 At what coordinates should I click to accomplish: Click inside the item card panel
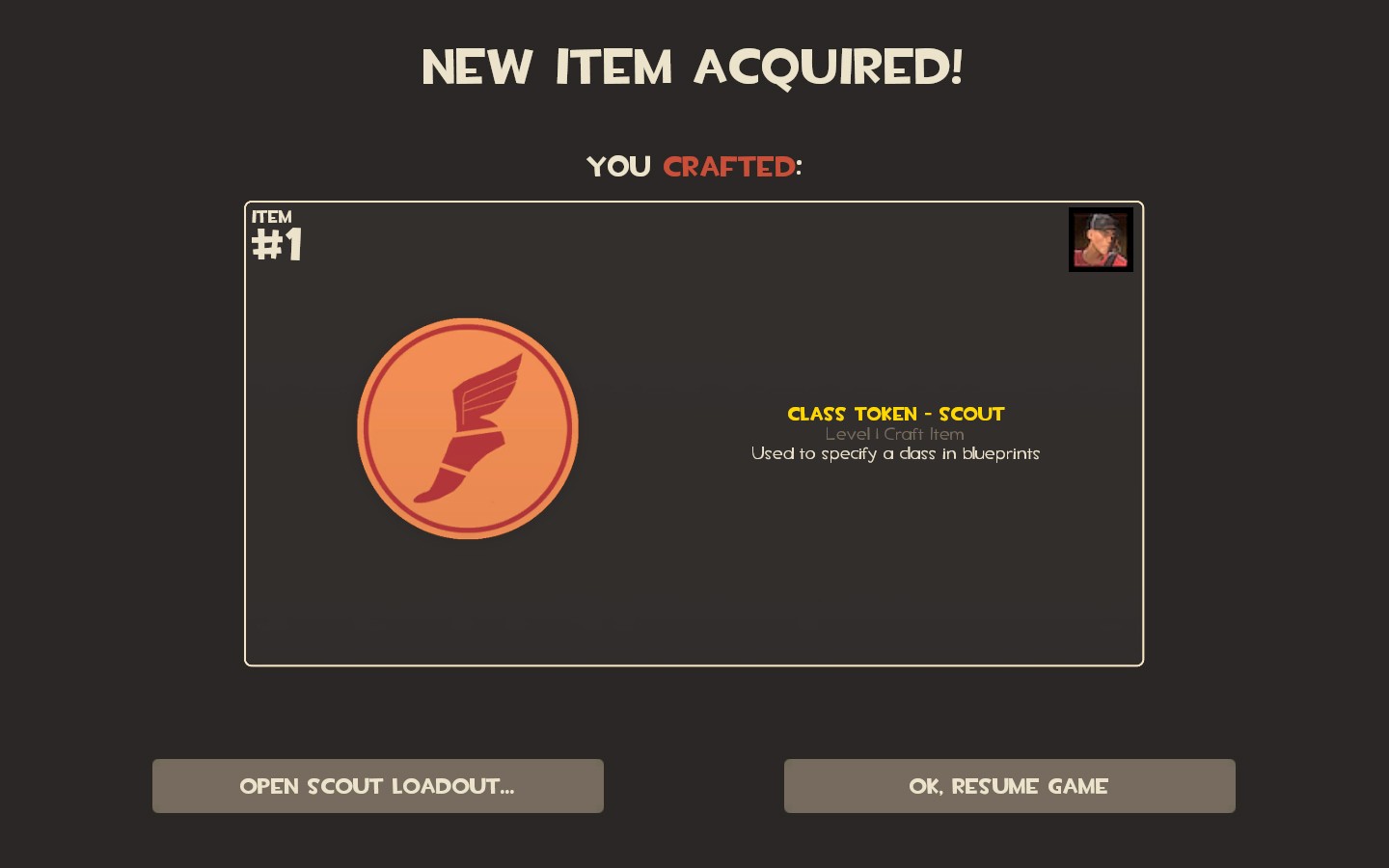point(694,579)
